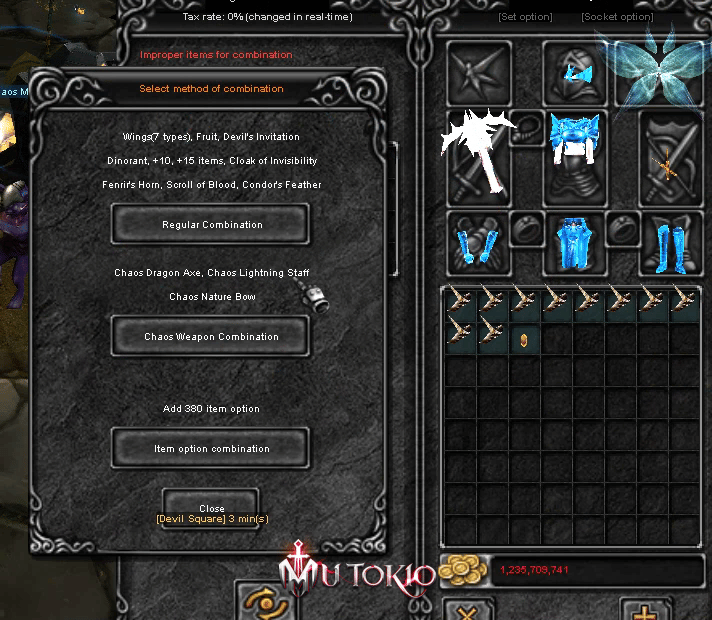Select the right-hand shield slot item
Image resolution: width=712 pixels, height=620 pixels.
tap(670, 160)
